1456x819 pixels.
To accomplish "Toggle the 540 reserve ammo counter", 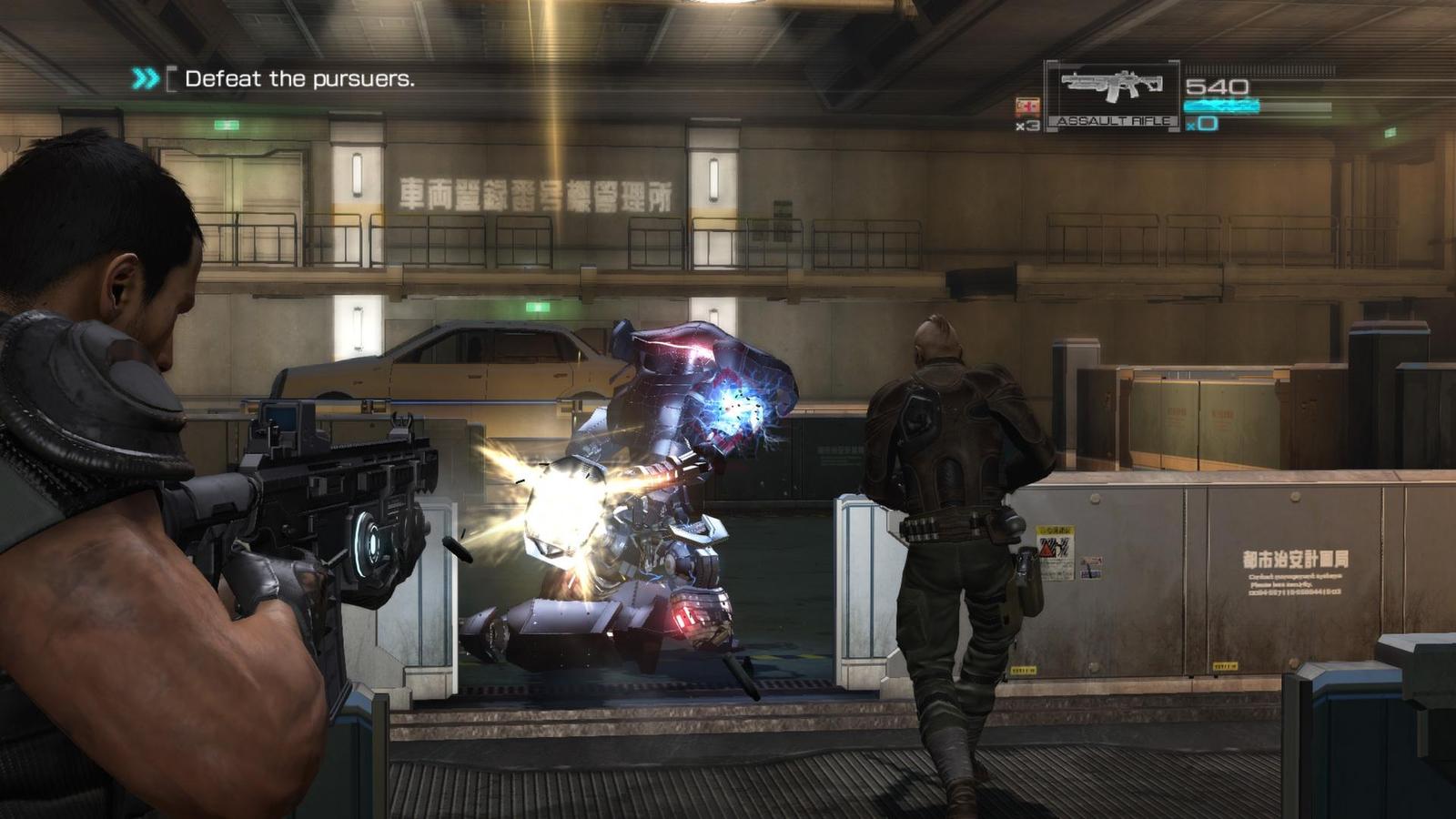I will pyautogui.click(x=1217, y=86).
